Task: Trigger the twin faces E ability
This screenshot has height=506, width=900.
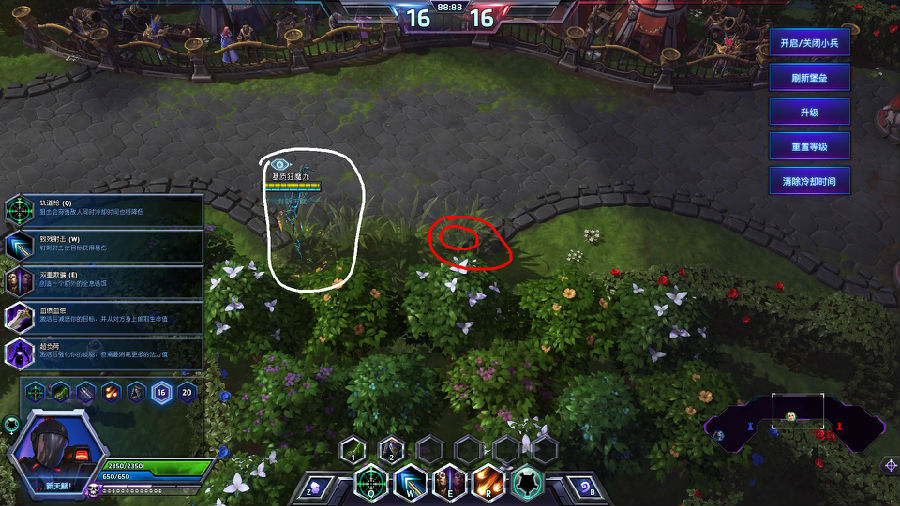Action: (x=449, y=483)
